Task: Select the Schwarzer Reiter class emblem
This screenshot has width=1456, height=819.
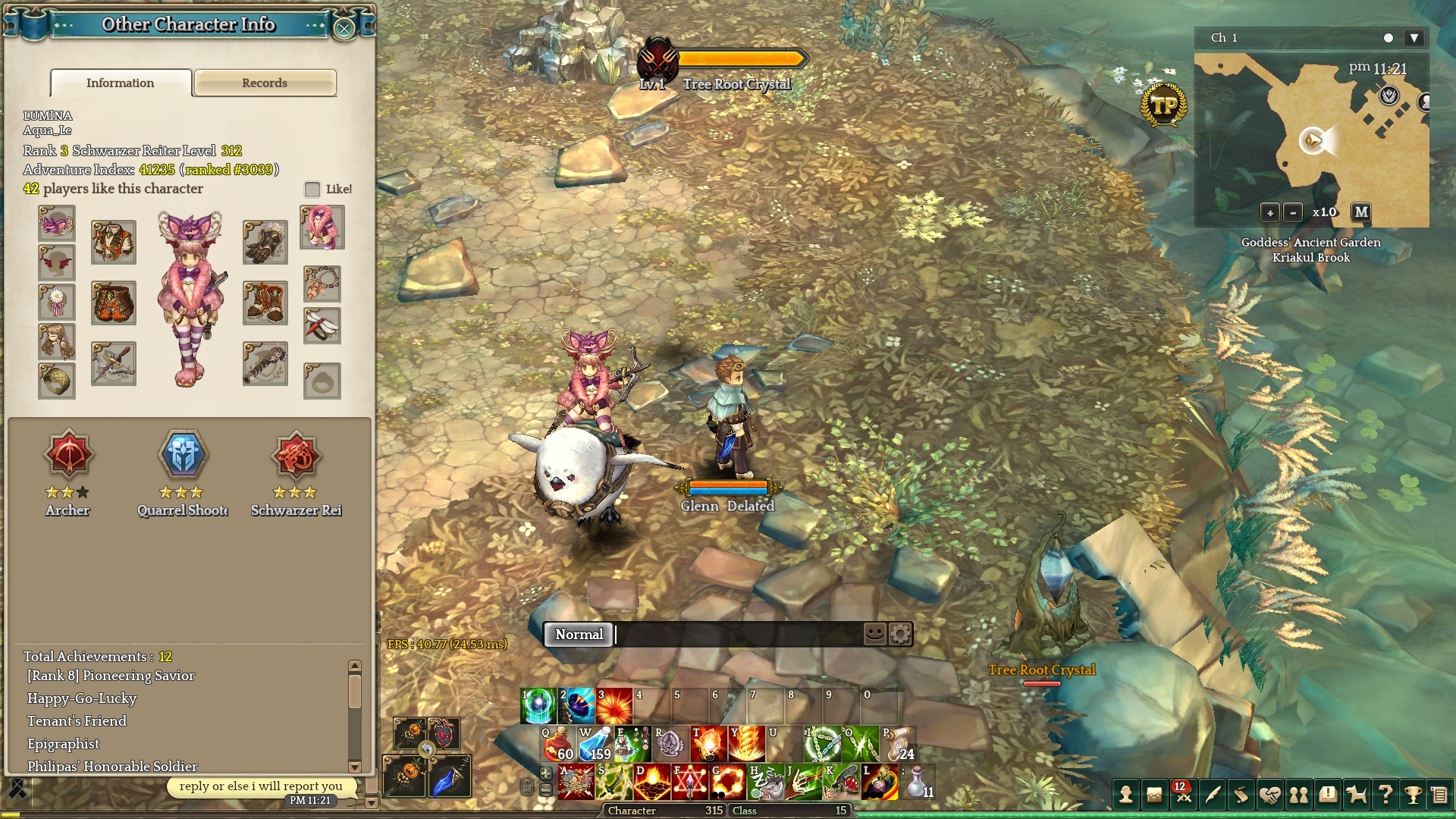Action: (x=296, y=456)
